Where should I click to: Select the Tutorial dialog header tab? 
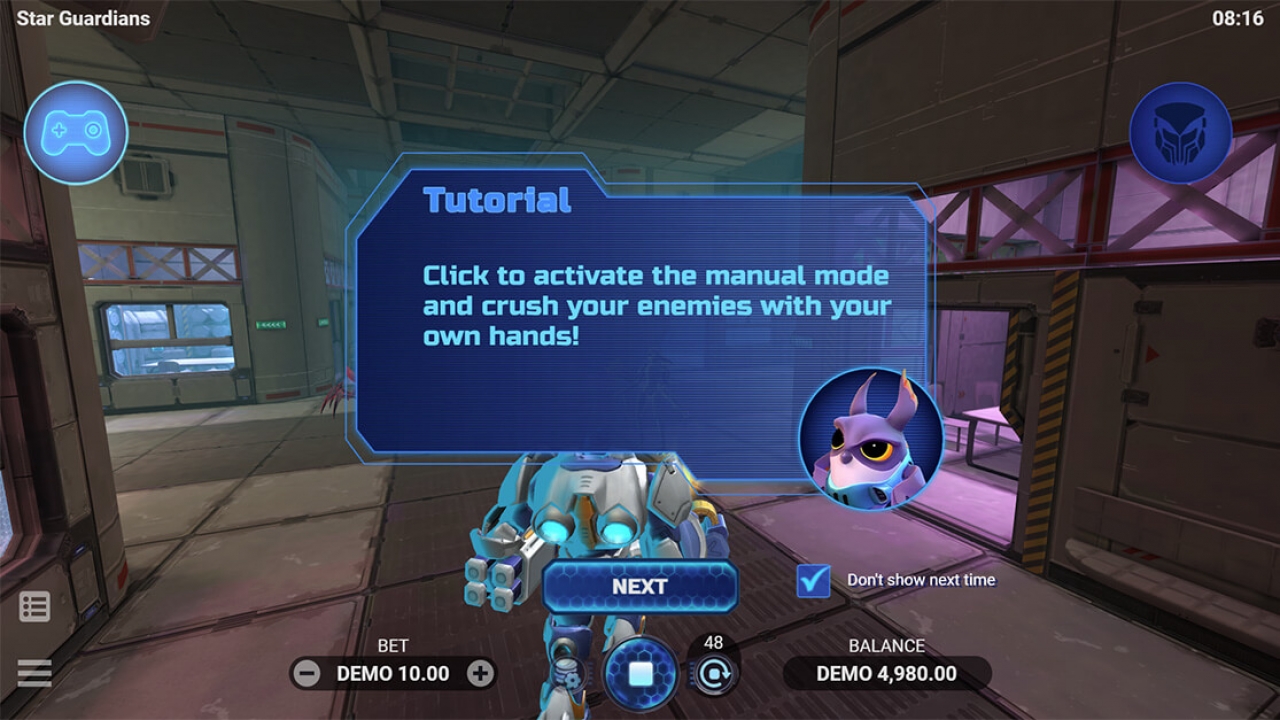point(498,200)
